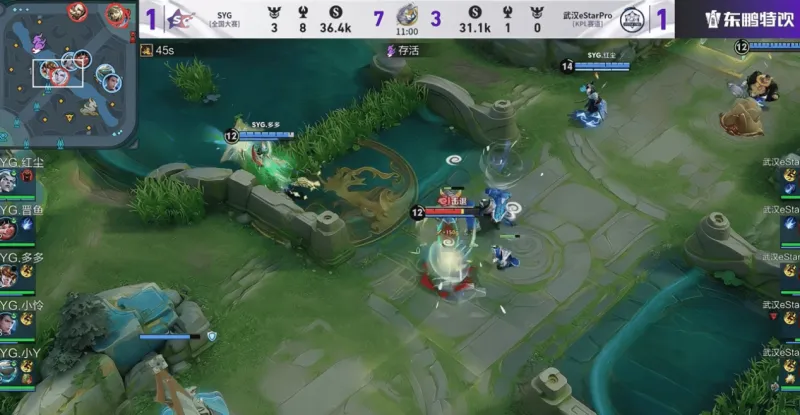The height and width of the screenshot is (415, 800).
Task: Open the 东鹏特饮 sponsor banner
Action: (750, 19)
